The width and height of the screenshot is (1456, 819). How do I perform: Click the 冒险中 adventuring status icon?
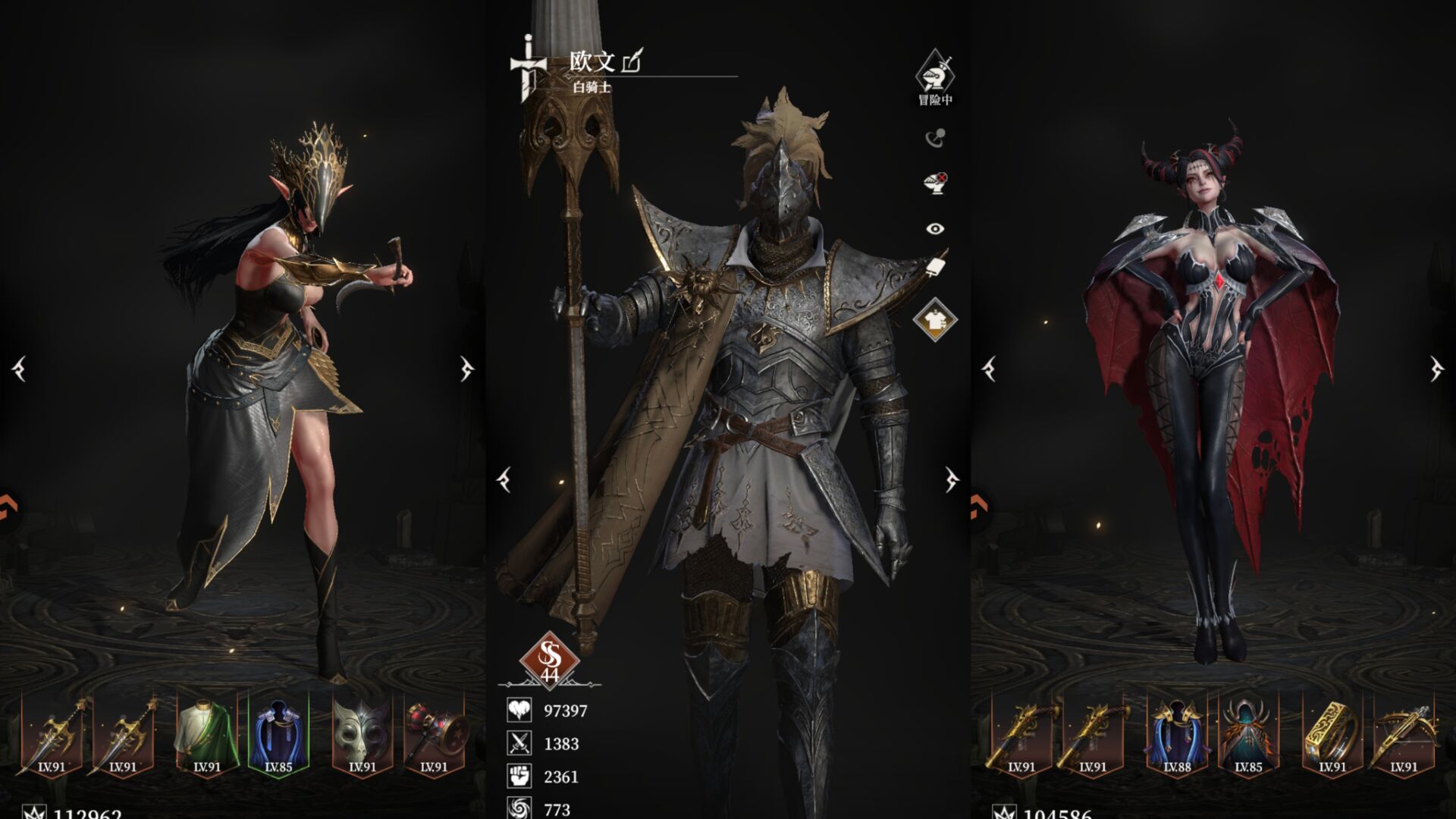point(935,74)
